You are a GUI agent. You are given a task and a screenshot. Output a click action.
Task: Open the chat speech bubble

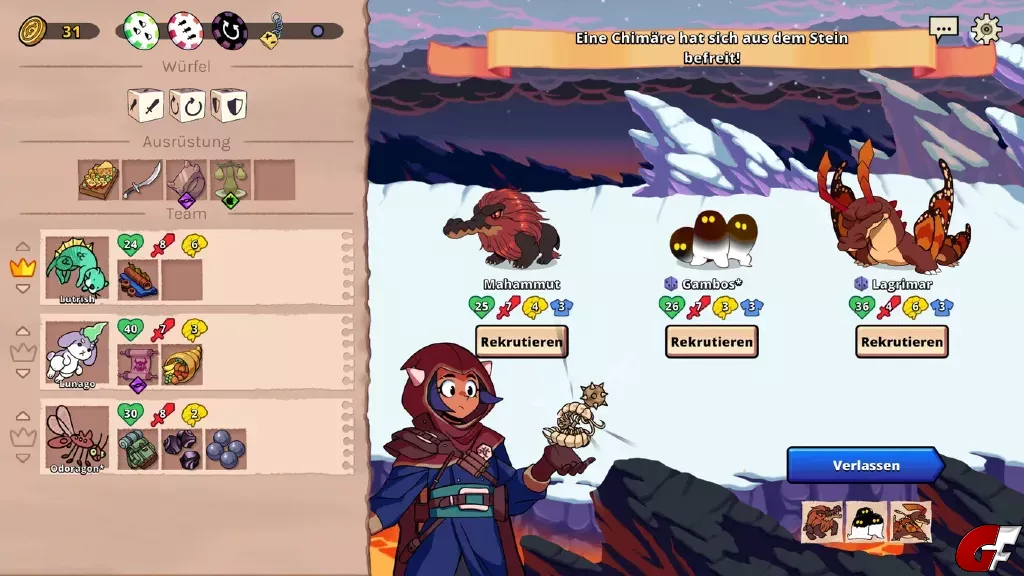pyautogui.click(x=943, y=29)
